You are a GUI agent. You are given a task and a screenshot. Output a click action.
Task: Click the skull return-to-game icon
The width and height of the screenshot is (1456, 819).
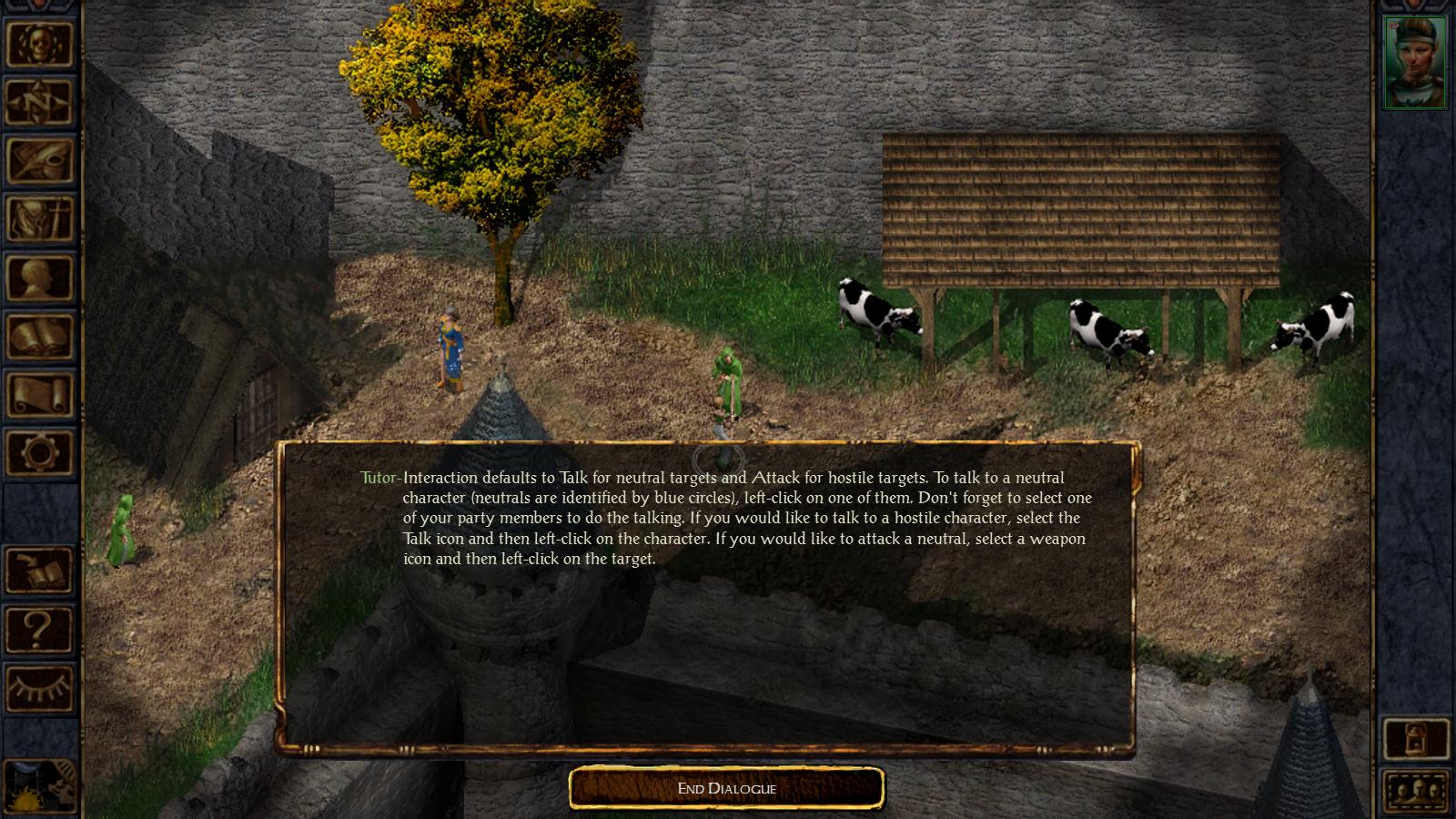click(39, 44)
